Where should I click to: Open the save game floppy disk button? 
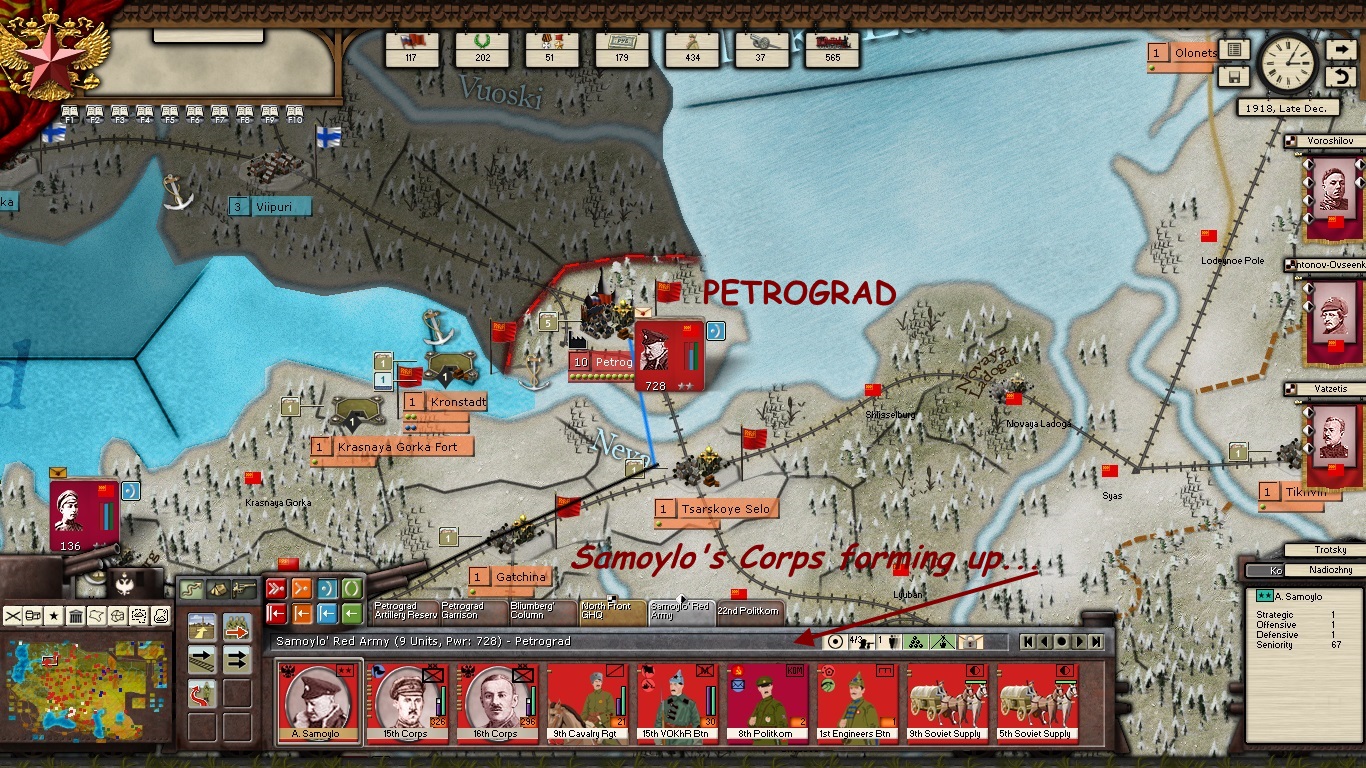tap(1234, 77)
